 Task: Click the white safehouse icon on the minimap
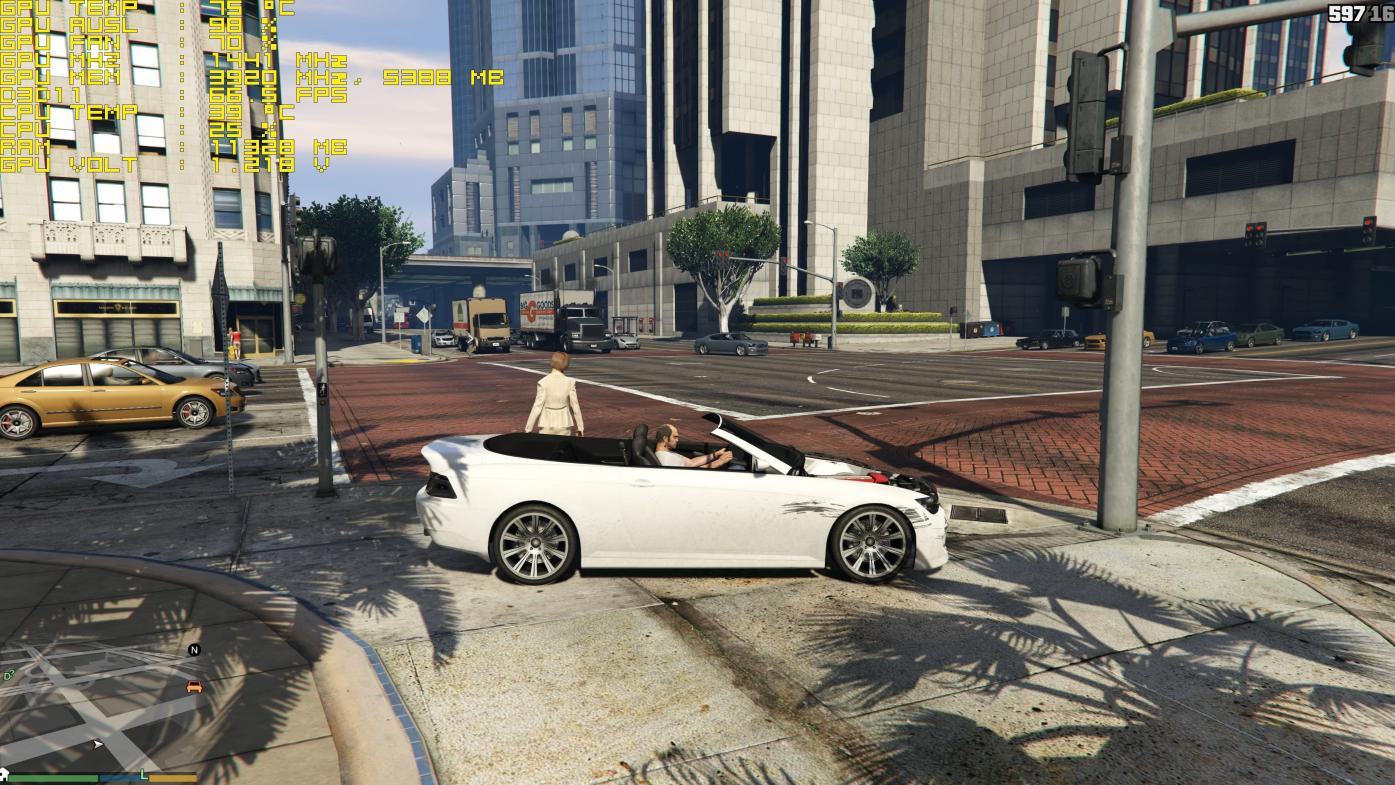pyautogui.click(x=4, y=774)
